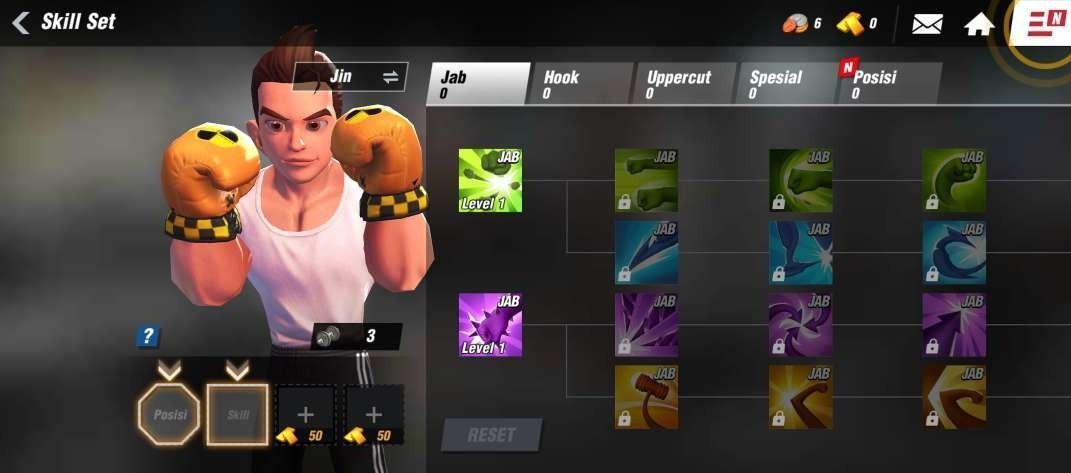Image resolution: width=1071 pixels, height=473 pixels.
Task: Open the mail envelope icon
Action: [x=927, y=24]
